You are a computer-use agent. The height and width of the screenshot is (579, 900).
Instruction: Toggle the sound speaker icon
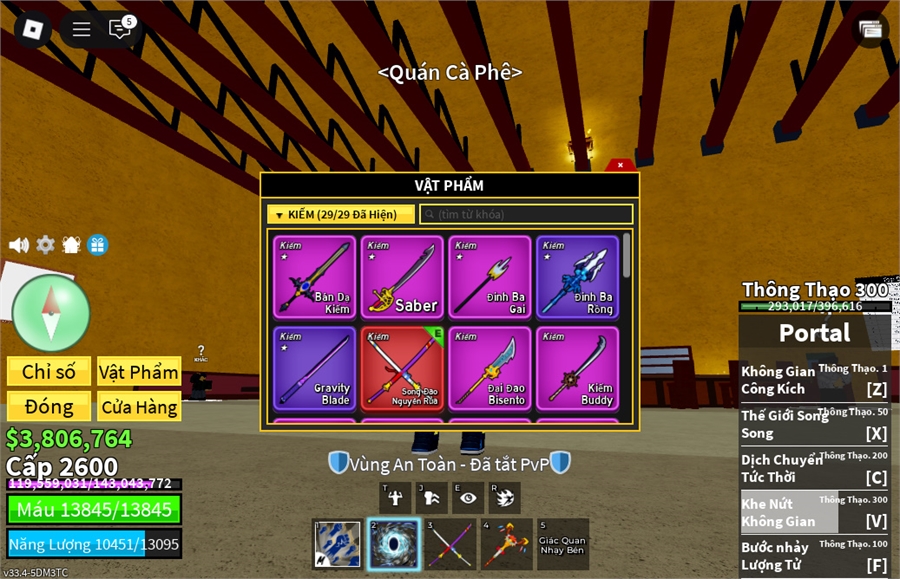(x=19, y=245)
